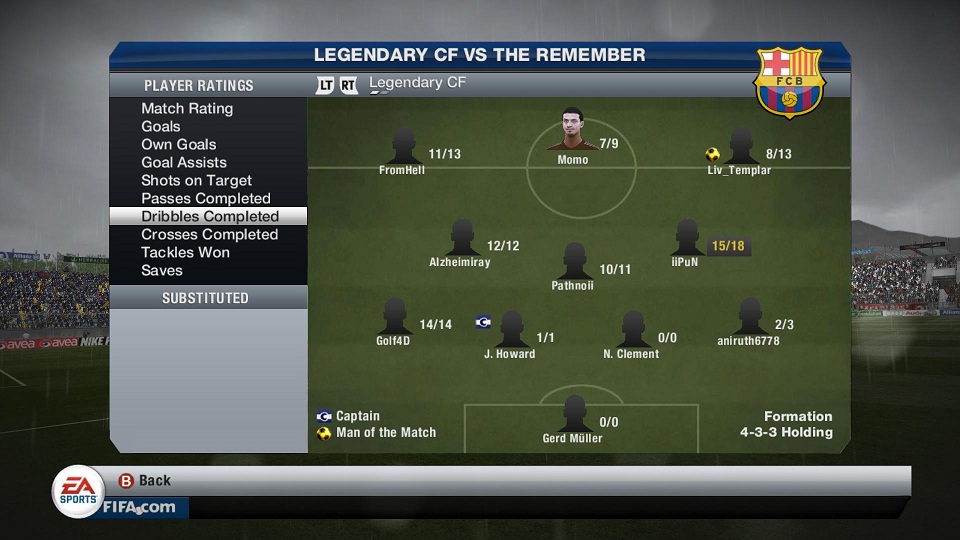Pick player FromHell in the formation
The image size is (960, 540).
[x=403, y=148]
